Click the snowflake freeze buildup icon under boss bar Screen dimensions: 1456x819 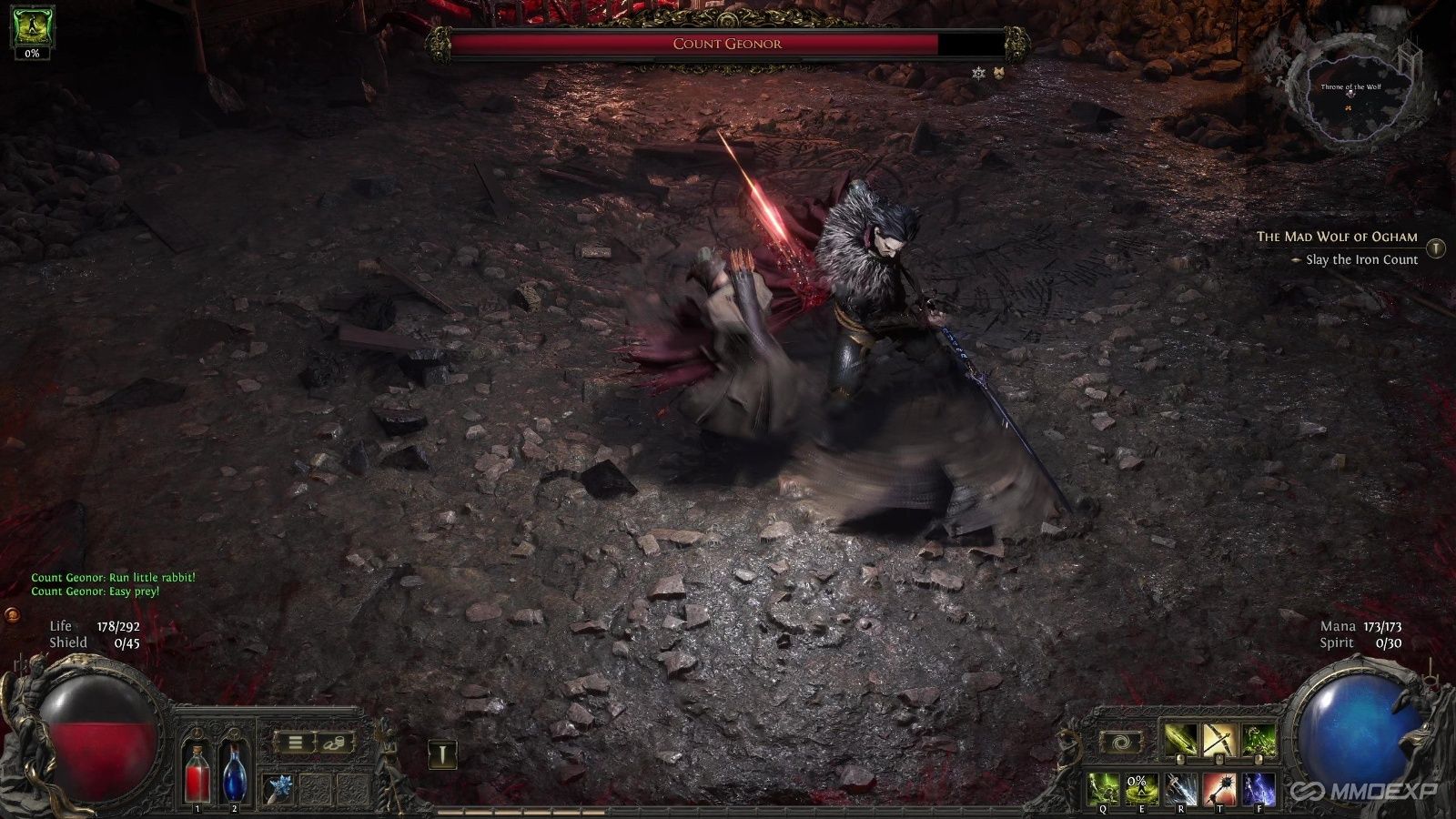976,74
